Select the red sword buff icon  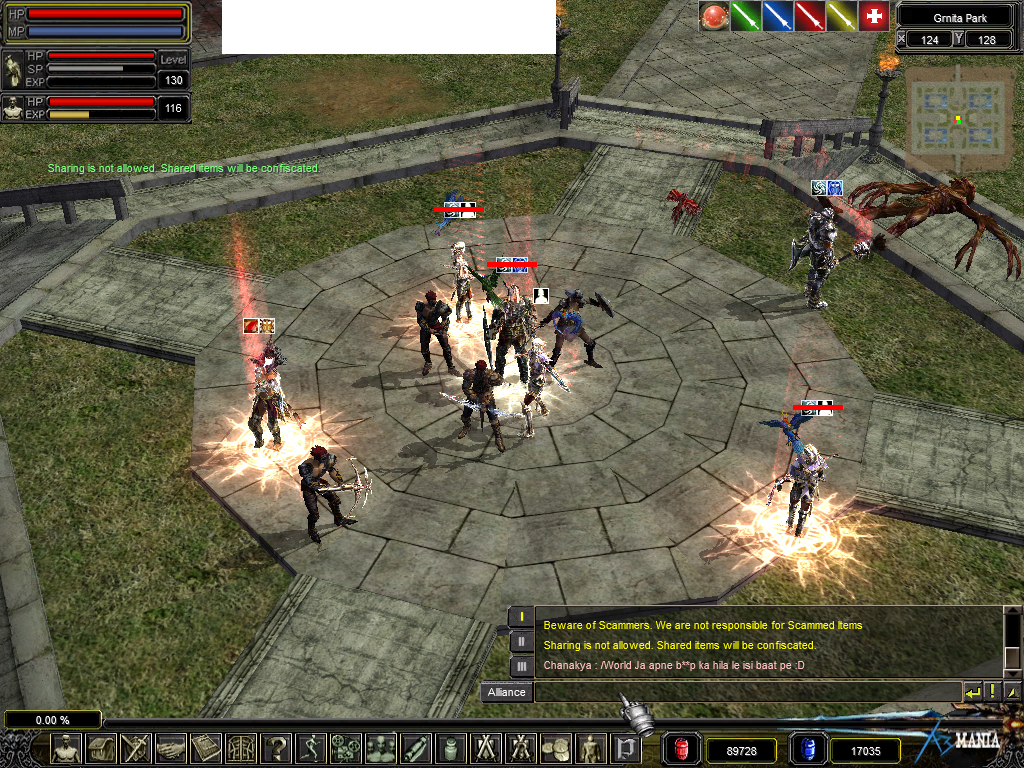pyautogui.click(x=810, y=16)
